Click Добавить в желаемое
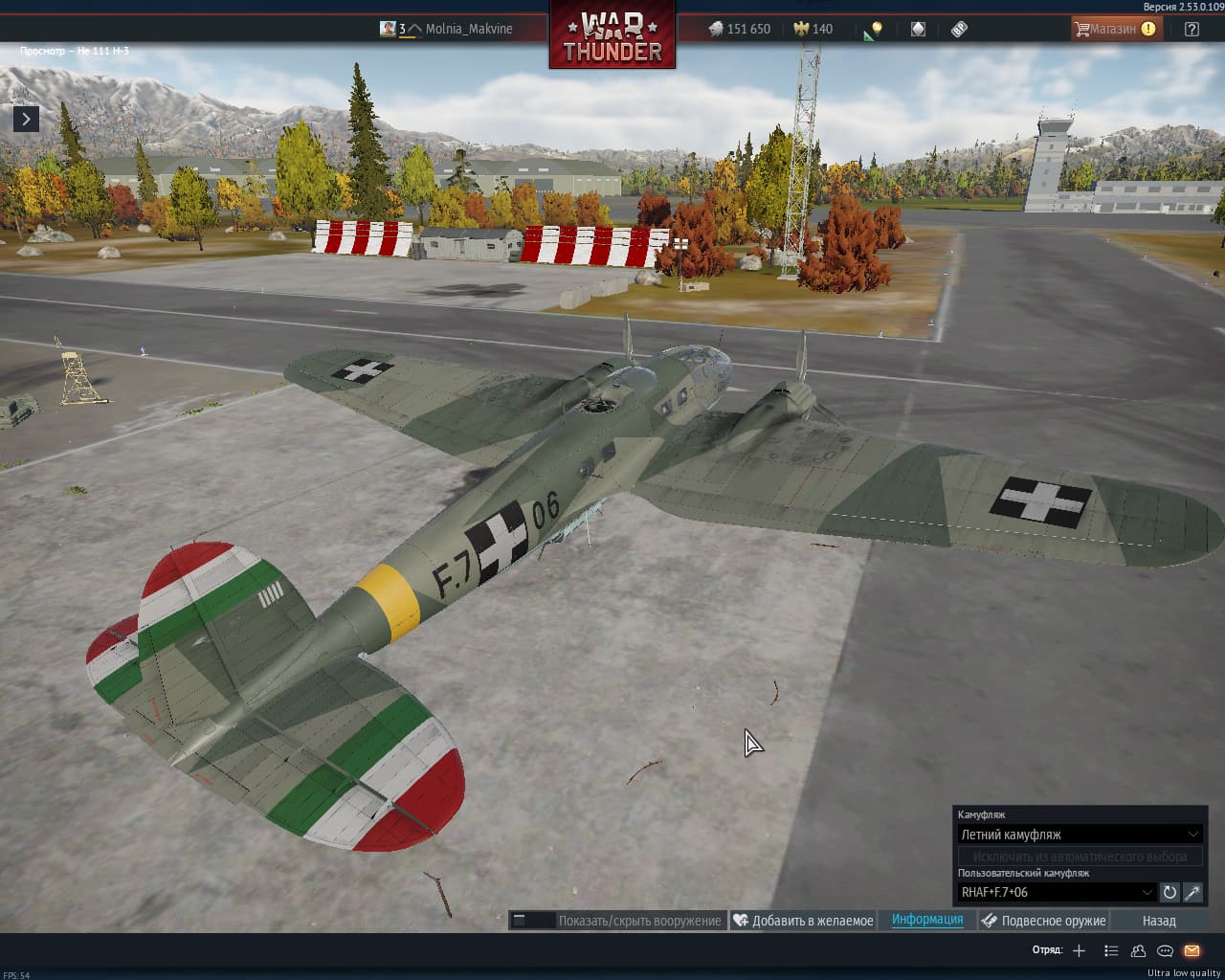Image resolution: width=1225 pixels, height=980 pixels. 804,921
